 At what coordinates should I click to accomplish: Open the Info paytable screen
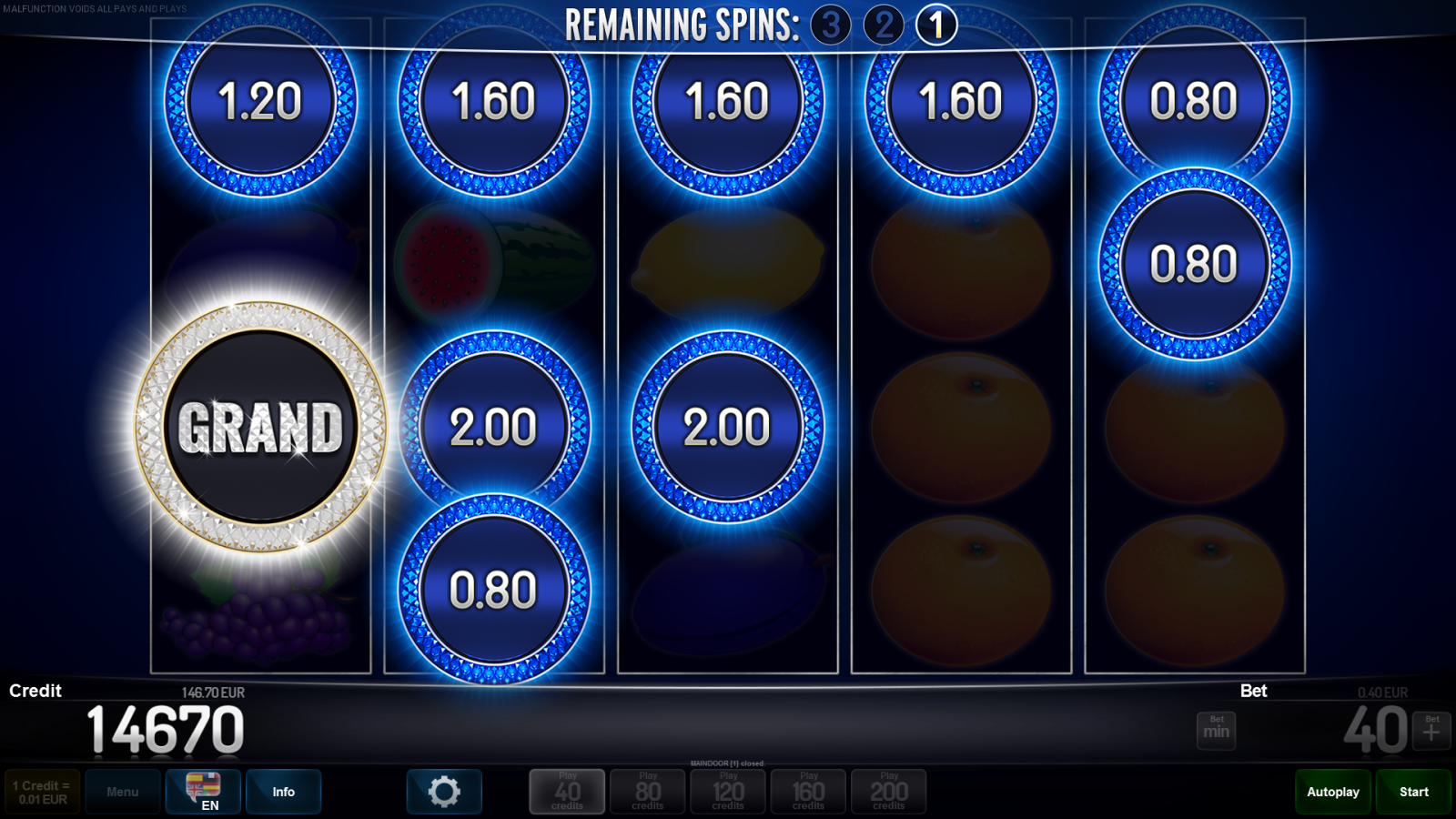(283, 791)
